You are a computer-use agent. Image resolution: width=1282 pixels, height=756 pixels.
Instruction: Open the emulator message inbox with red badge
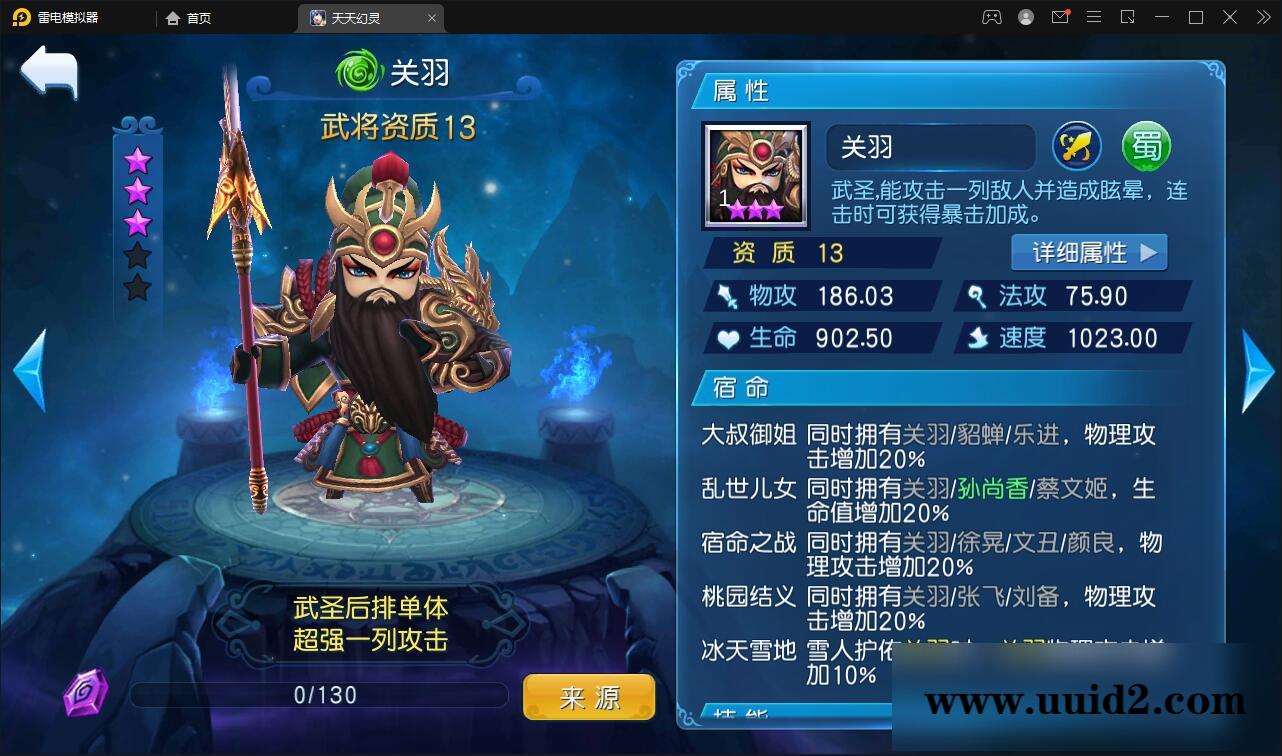coord(1060,17)
